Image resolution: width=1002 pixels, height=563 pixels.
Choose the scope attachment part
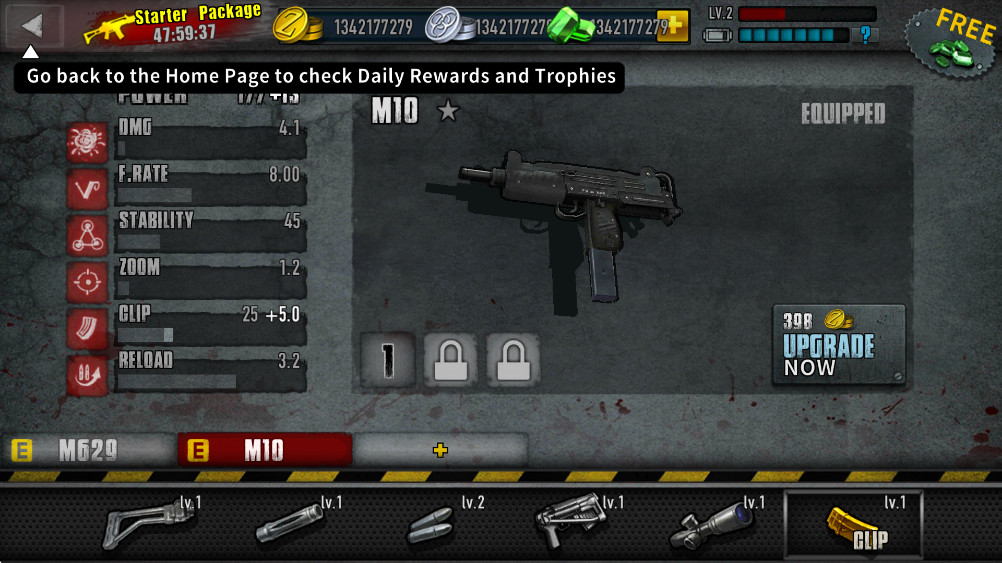point(713,522)
